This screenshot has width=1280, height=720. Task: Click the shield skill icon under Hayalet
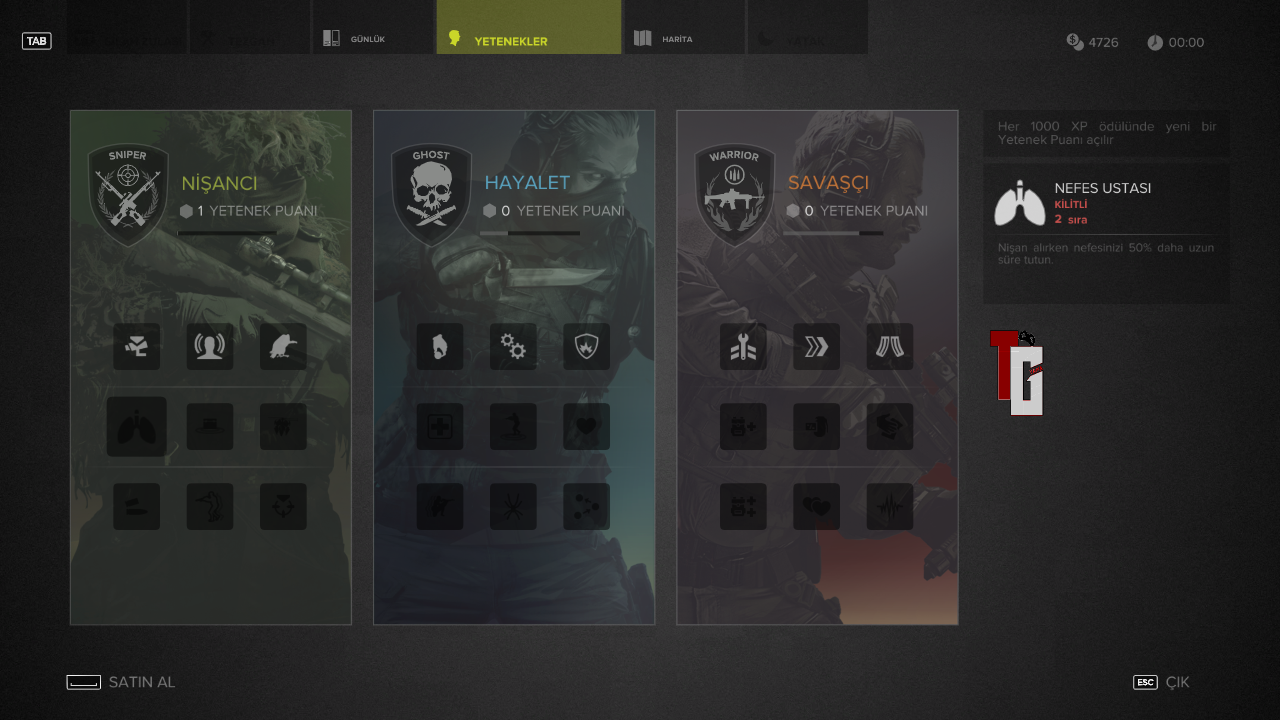586,346
